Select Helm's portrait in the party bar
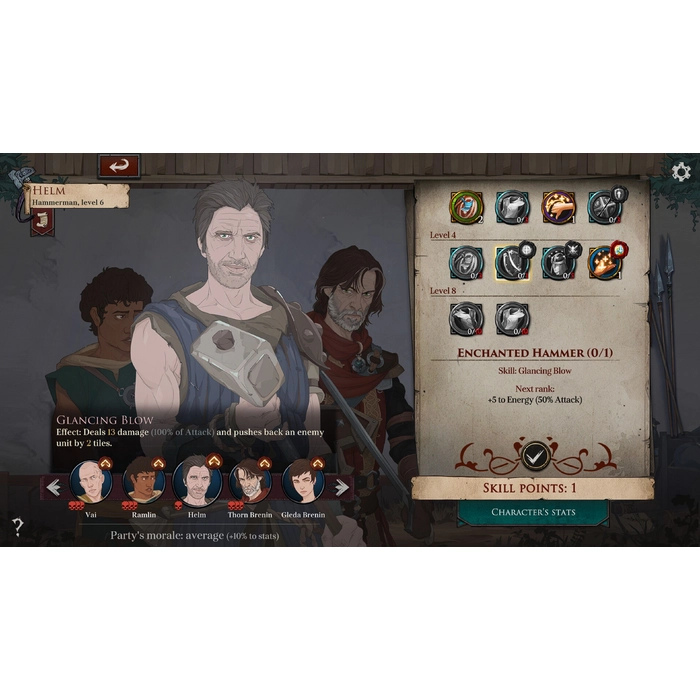The image size is (700, 700). (x=197, y=481)
